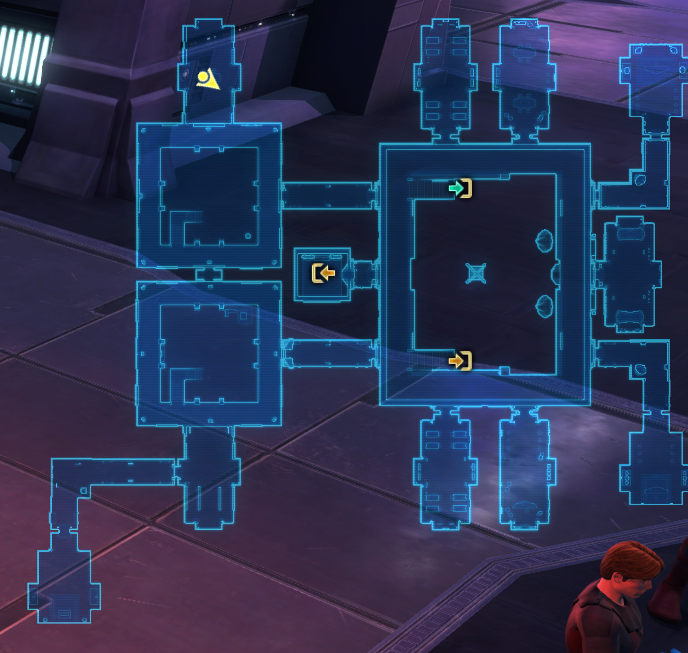The width and height of the screenshot is (688, 653).
Task: Click the central cross-shaped map marker
Action: (x=477, y=273)
